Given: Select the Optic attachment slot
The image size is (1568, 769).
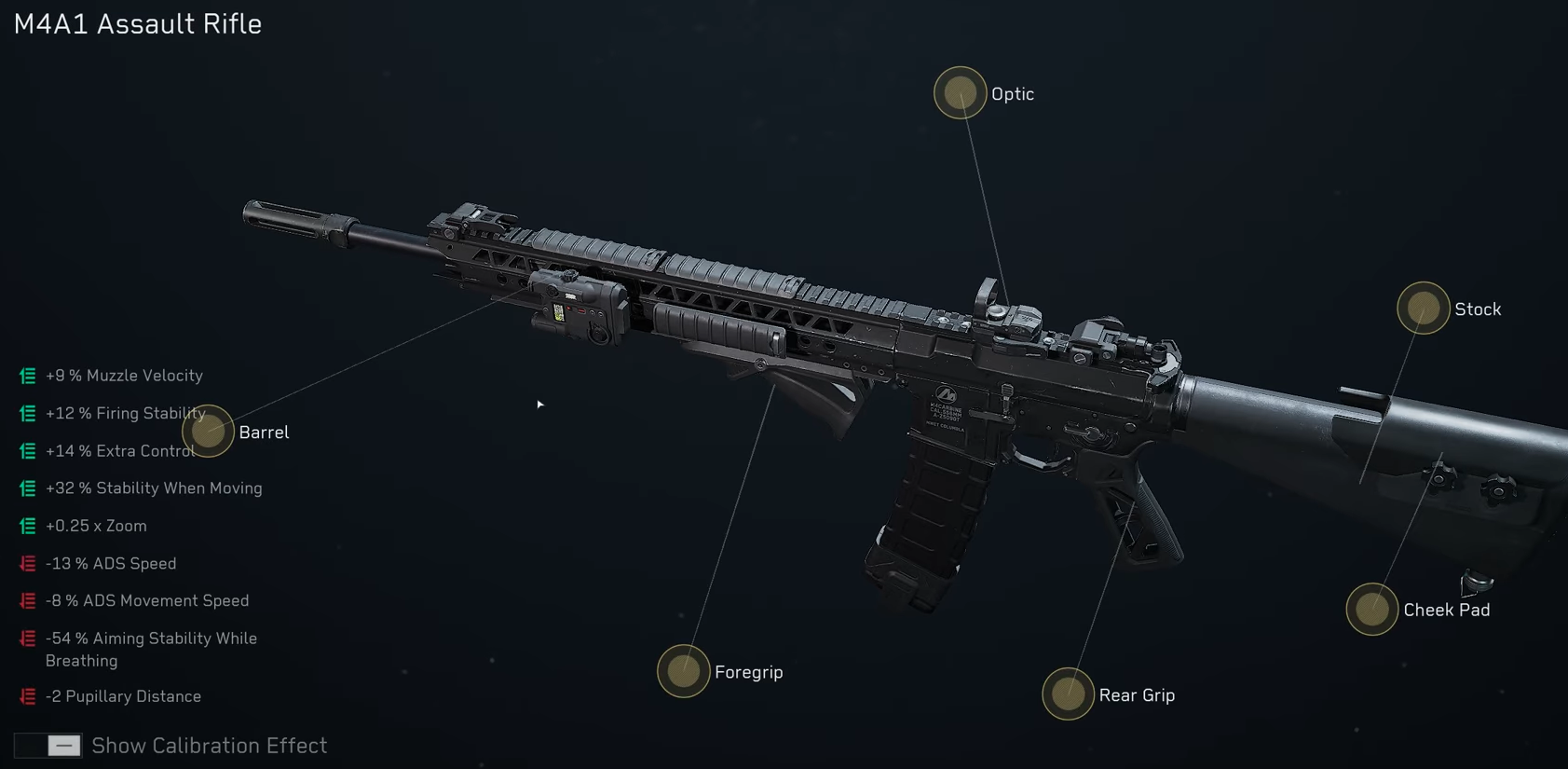Looking at the screenshot, I should pos(959,93).
